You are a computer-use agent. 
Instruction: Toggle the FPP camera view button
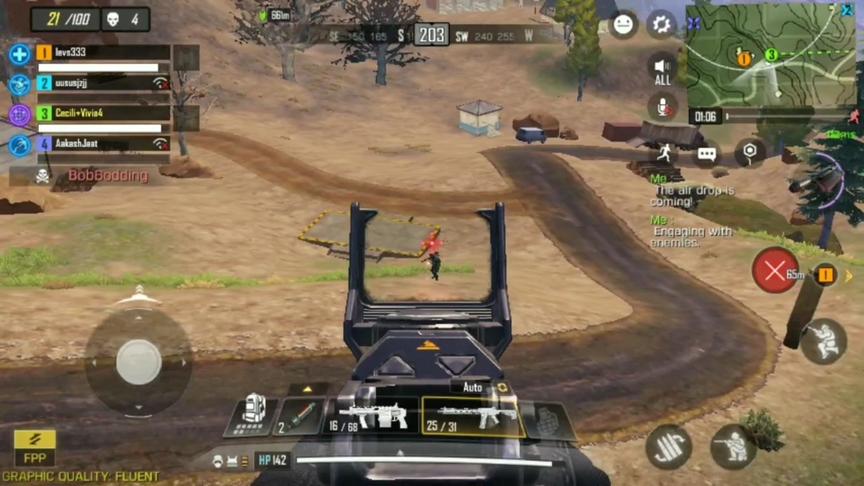point(34,448)
